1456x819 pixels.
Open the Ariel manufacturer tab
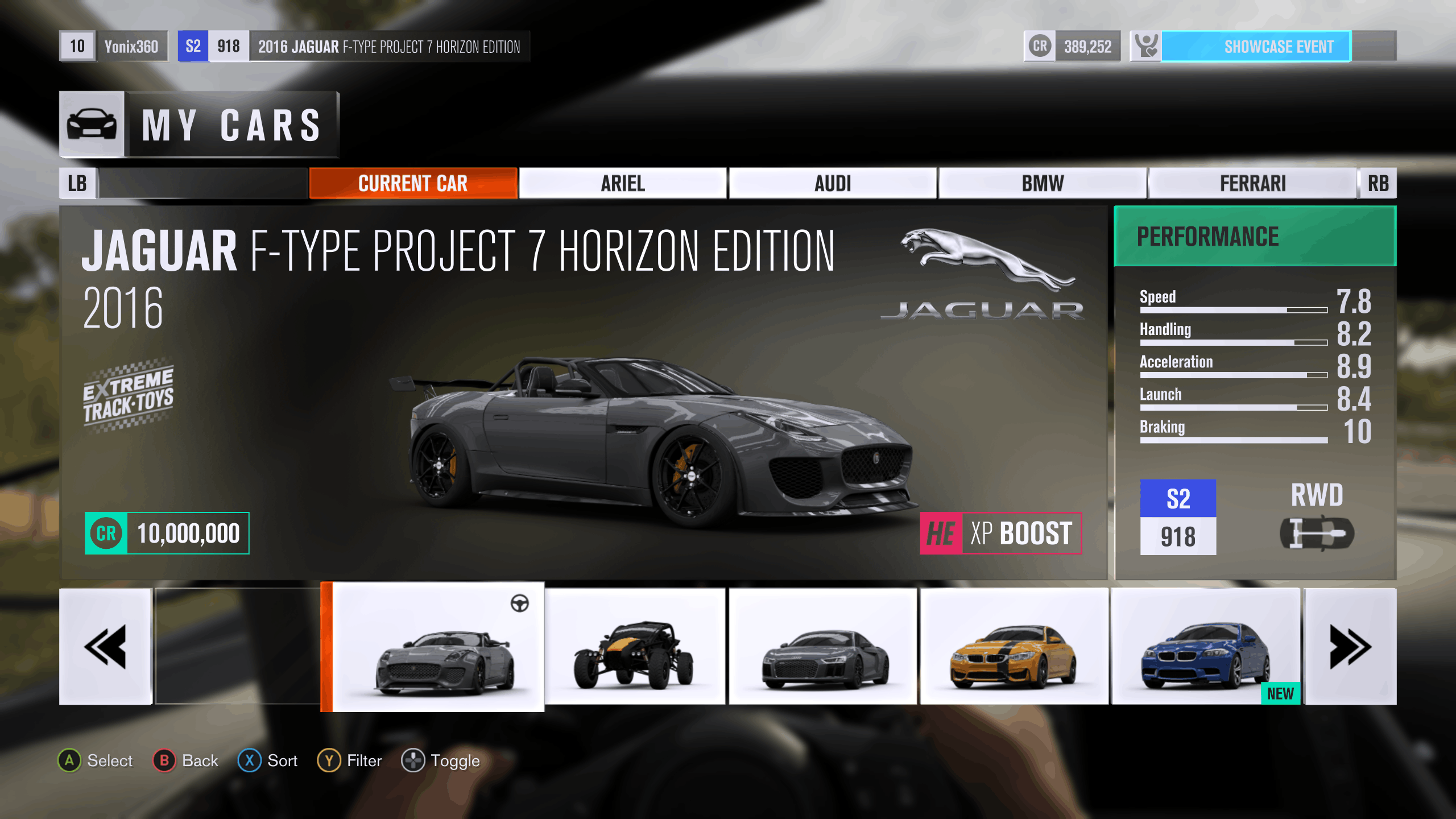623,183
